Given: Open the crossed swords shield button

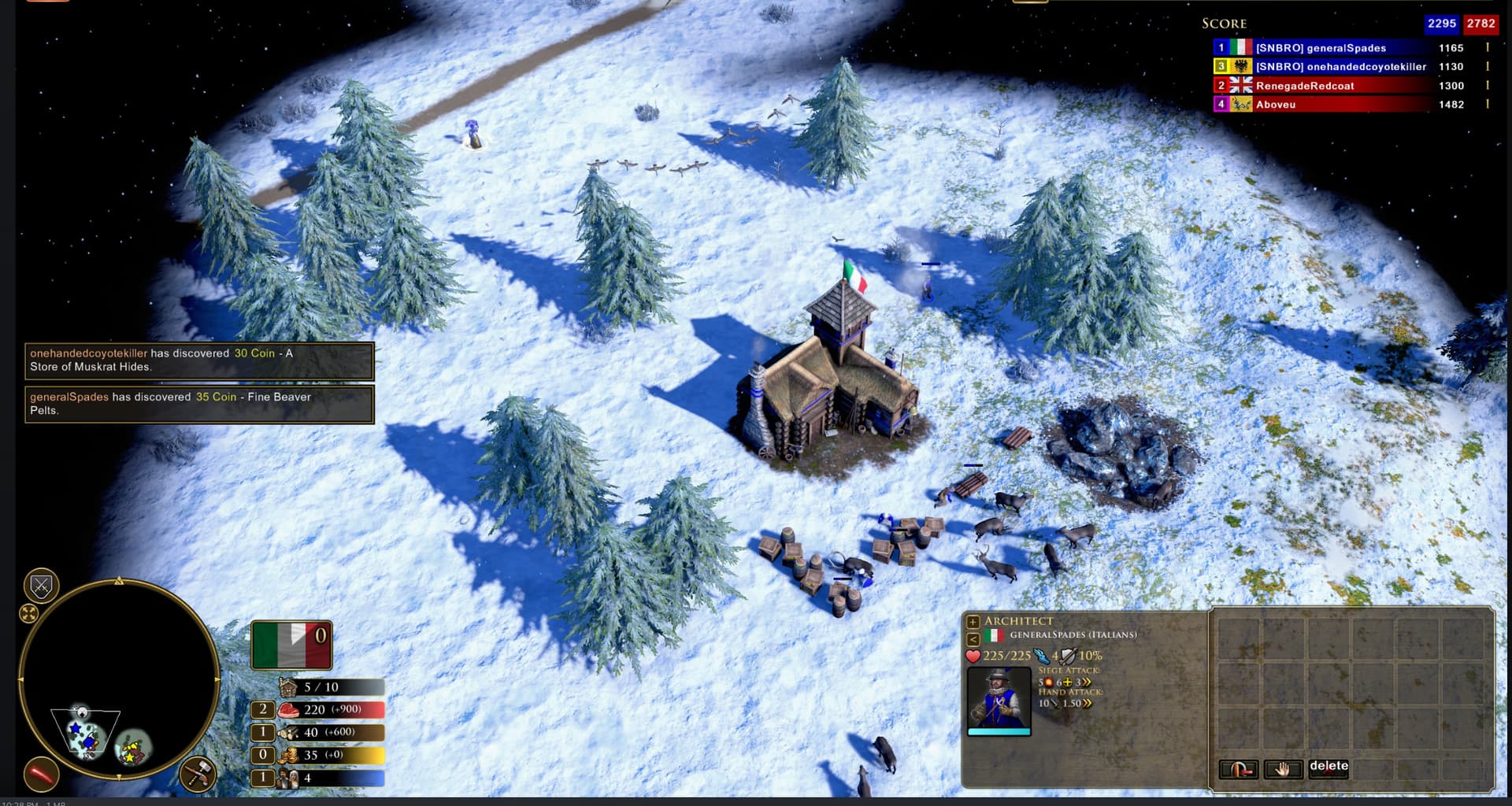Looking at the screenshot, I should tap(41, 586).
